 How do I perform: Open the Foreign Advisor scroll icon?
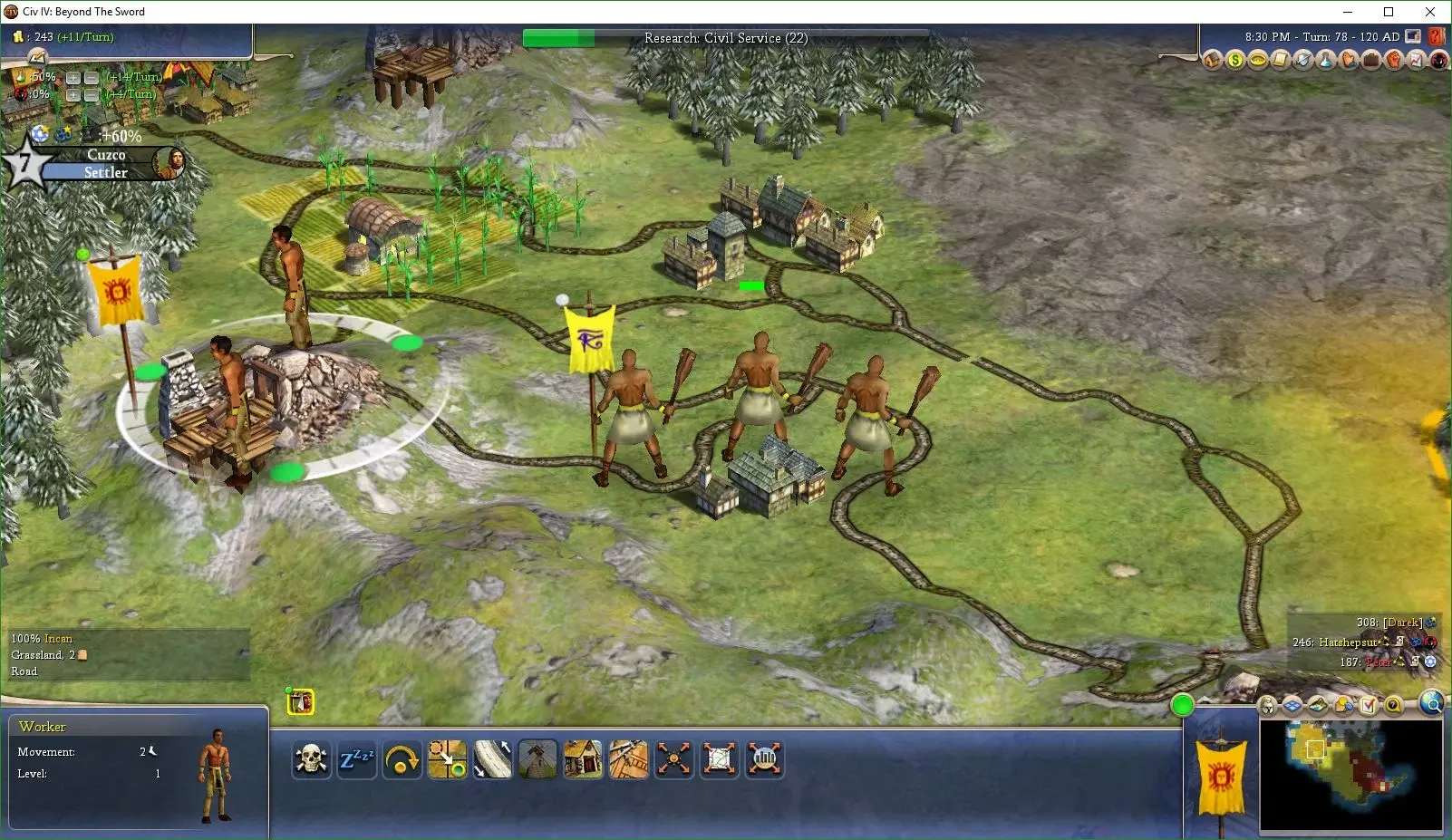tap(1280, 60)
